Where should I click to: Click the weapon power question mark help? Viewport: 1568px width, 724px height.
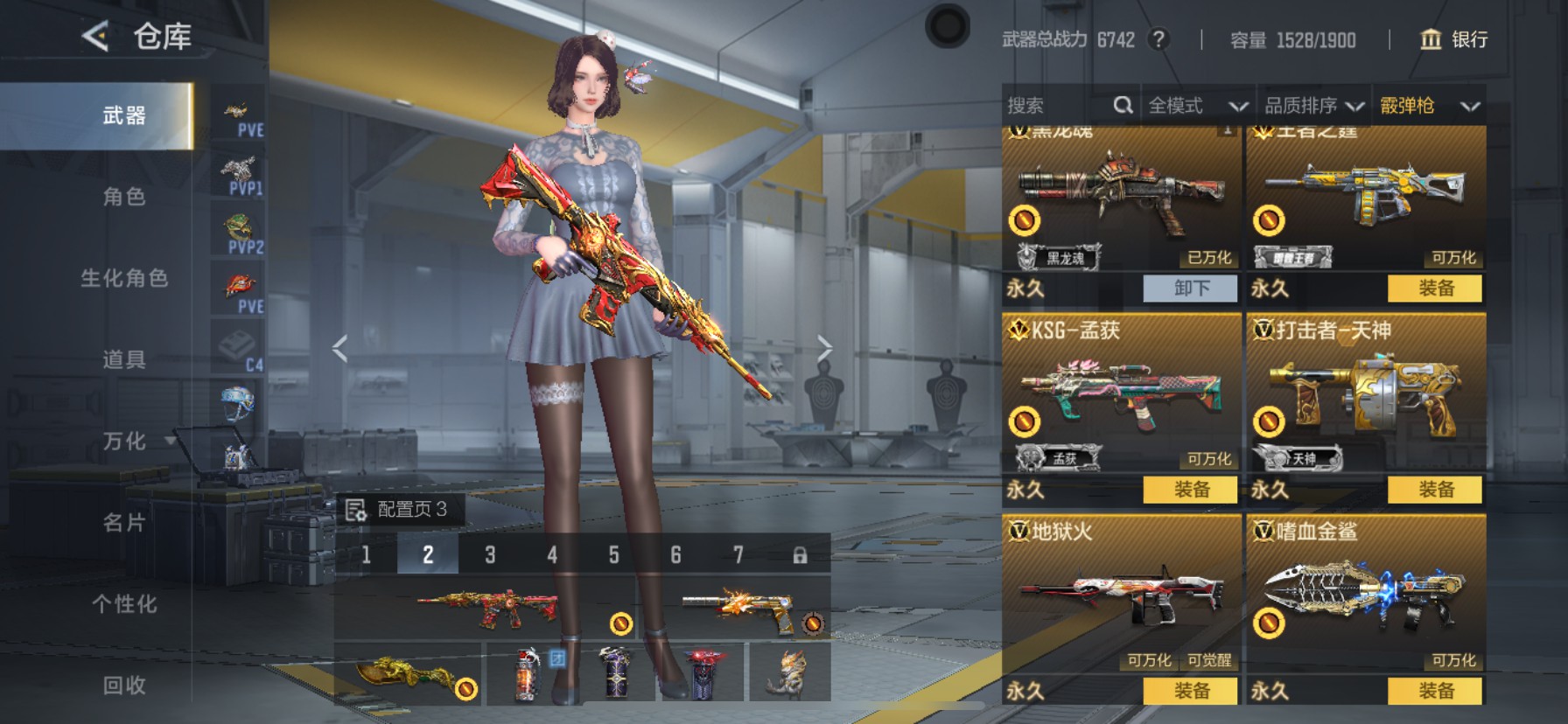(x=1158, y=39)
